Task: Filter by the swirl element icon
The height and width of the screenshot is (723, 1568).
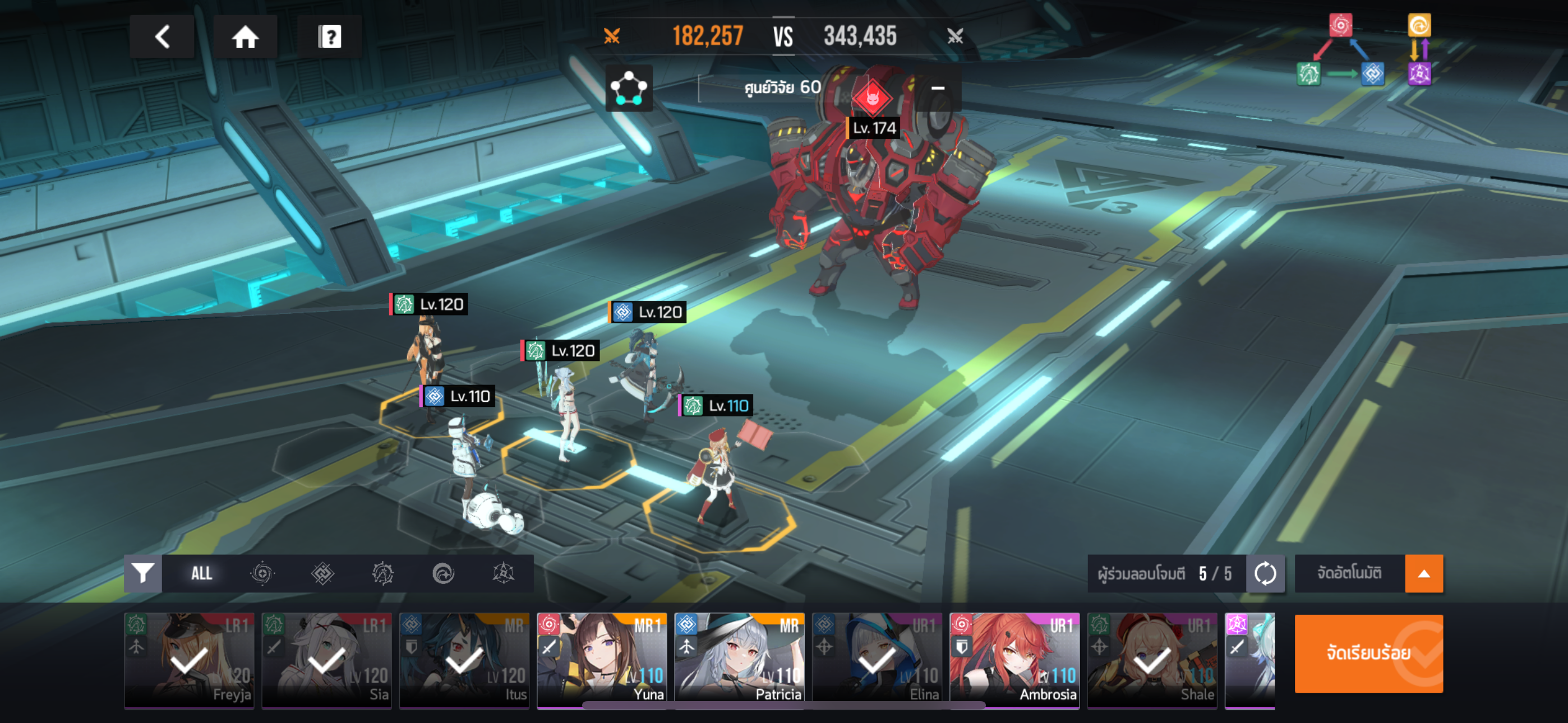Action: [x=262, y=573]
